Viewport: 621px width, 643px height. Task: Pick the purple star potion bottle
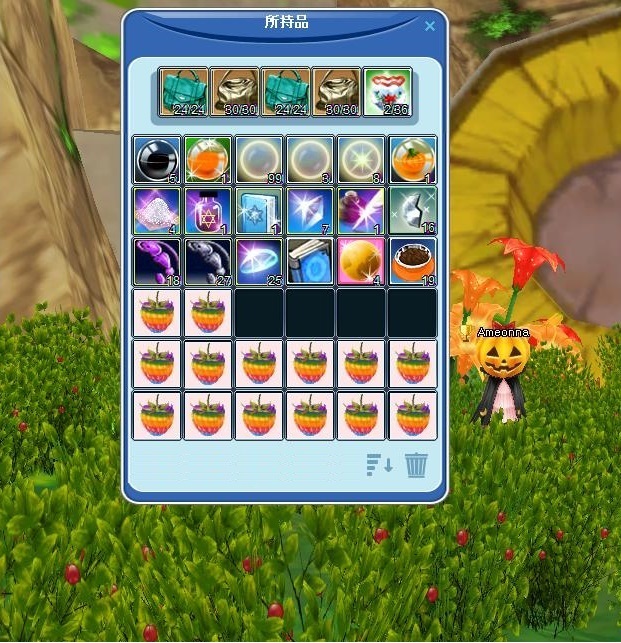click(x=208, y=211)
